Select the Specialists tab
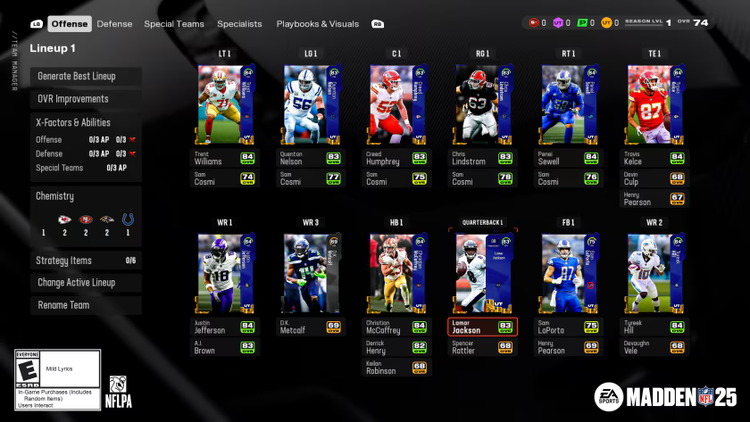750x422 pixels. point(240,24)
